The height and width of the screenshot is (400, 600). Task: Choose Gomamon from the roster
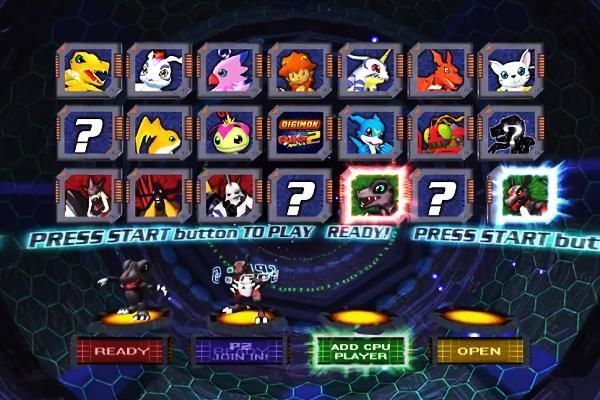[158, 71]
